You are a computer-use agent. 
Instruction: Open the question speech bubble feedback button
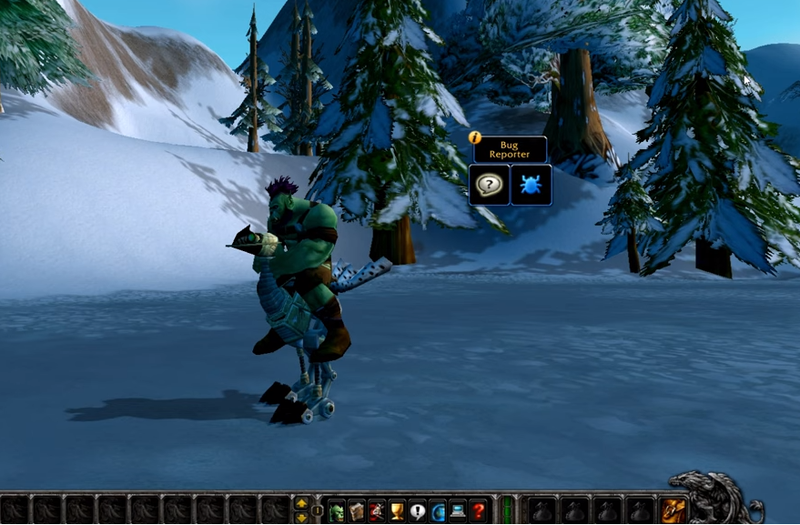[x=489, y=185]
